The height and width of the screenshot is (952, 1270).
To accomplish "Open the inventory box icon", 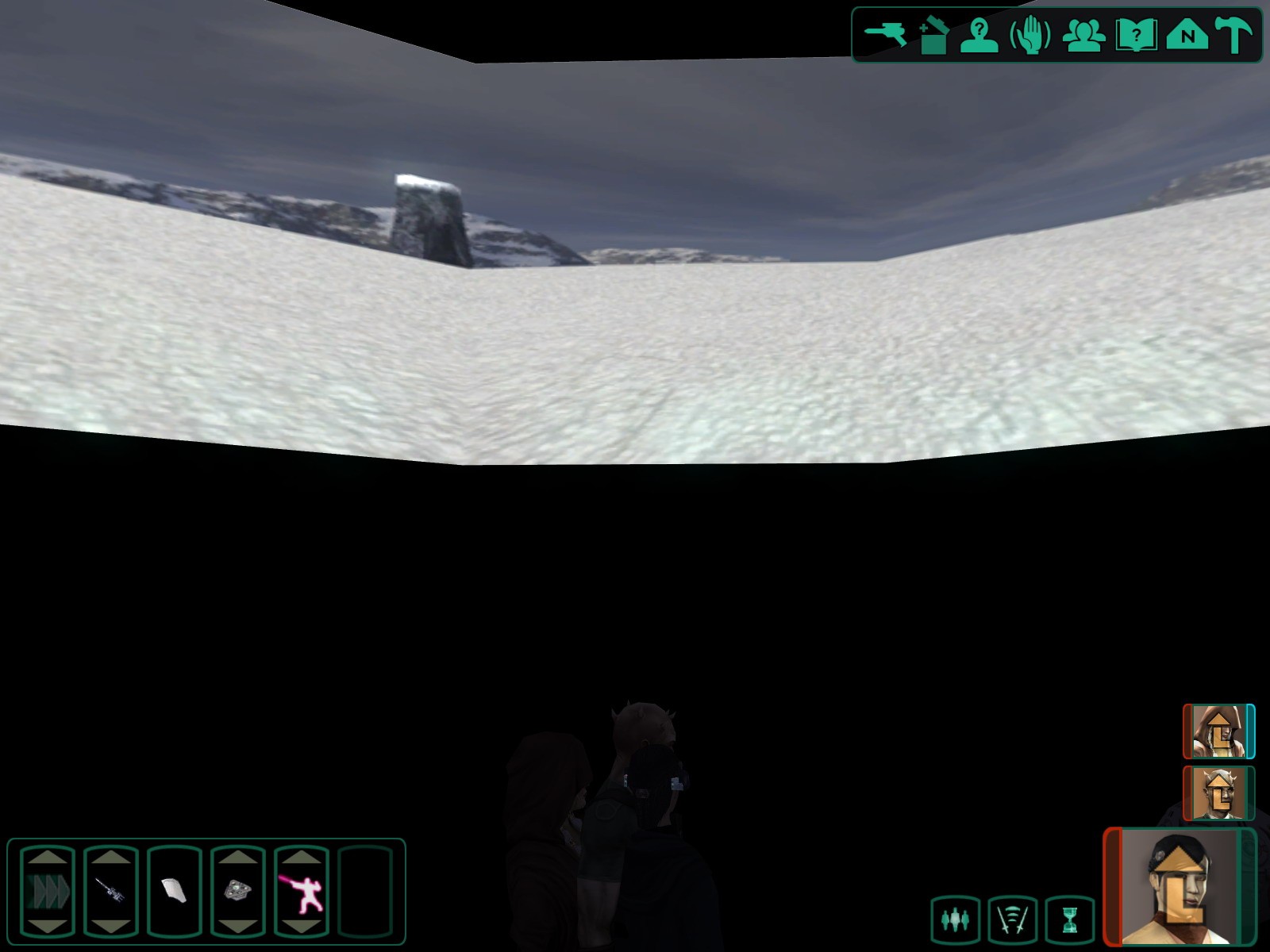I will coord(933,36).
